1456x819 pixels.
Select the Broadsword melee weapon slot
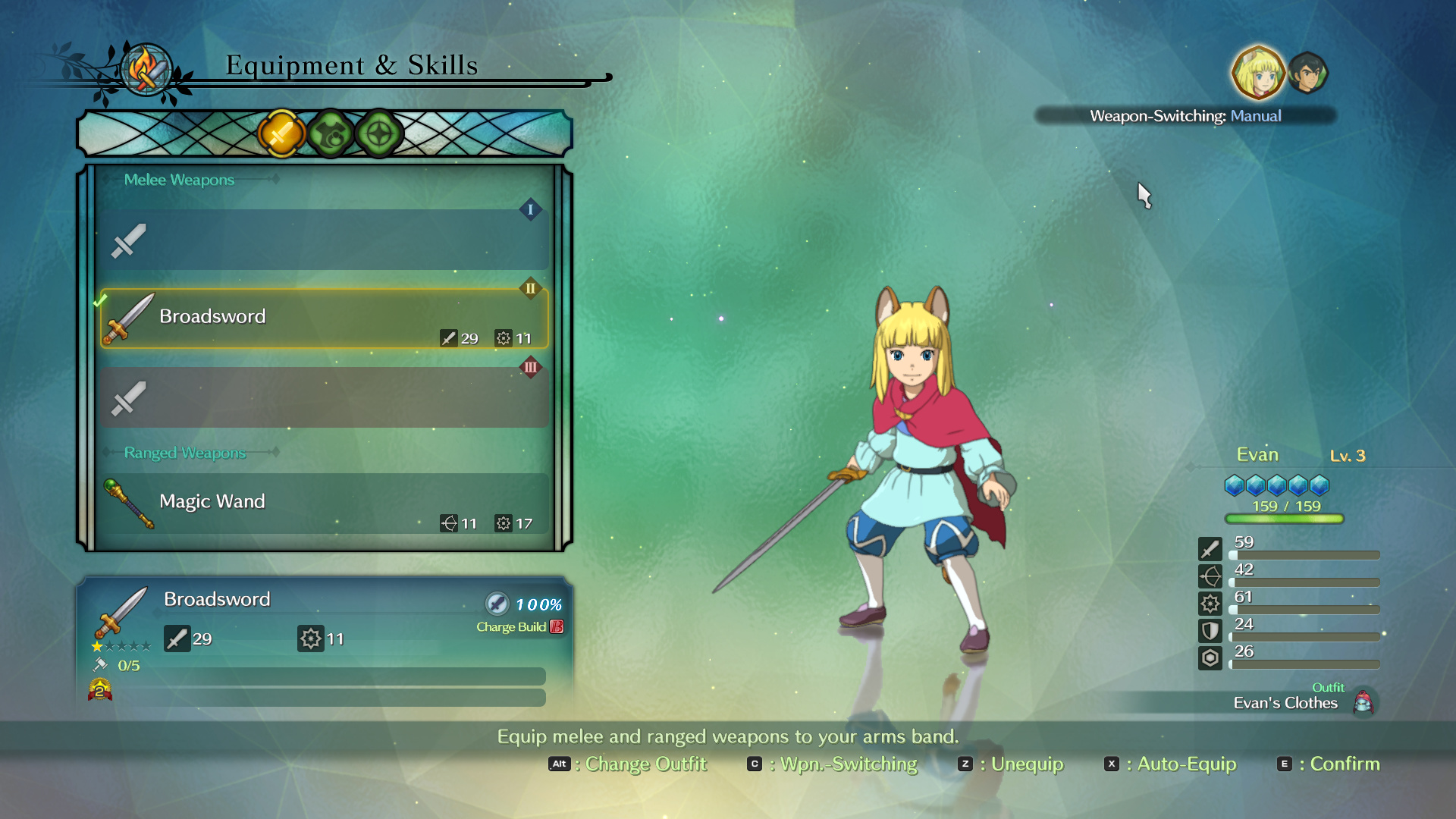click(325, 318)
